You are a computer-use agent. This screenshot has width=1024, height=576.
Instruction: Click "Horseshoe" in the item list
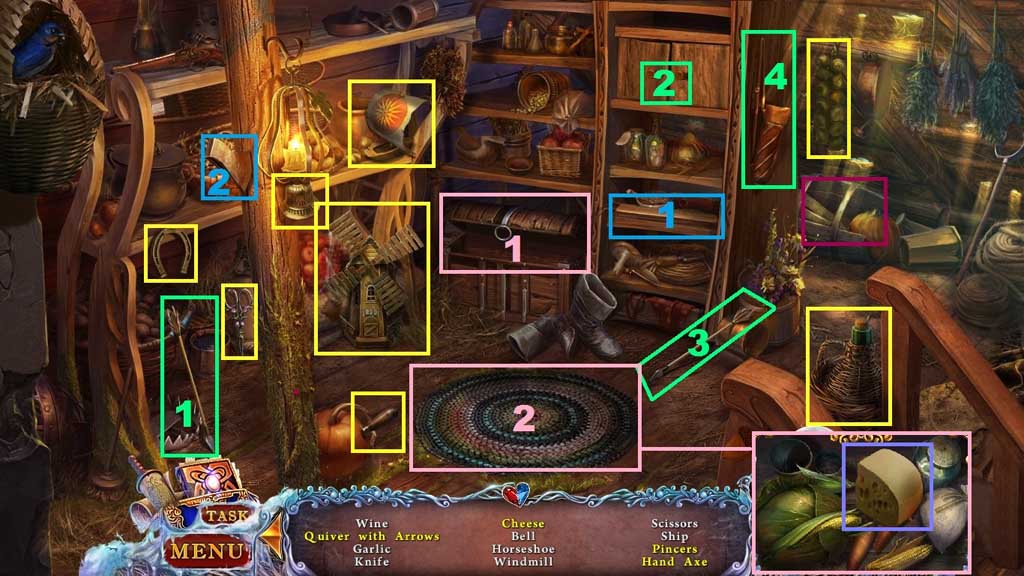(523, 549)
